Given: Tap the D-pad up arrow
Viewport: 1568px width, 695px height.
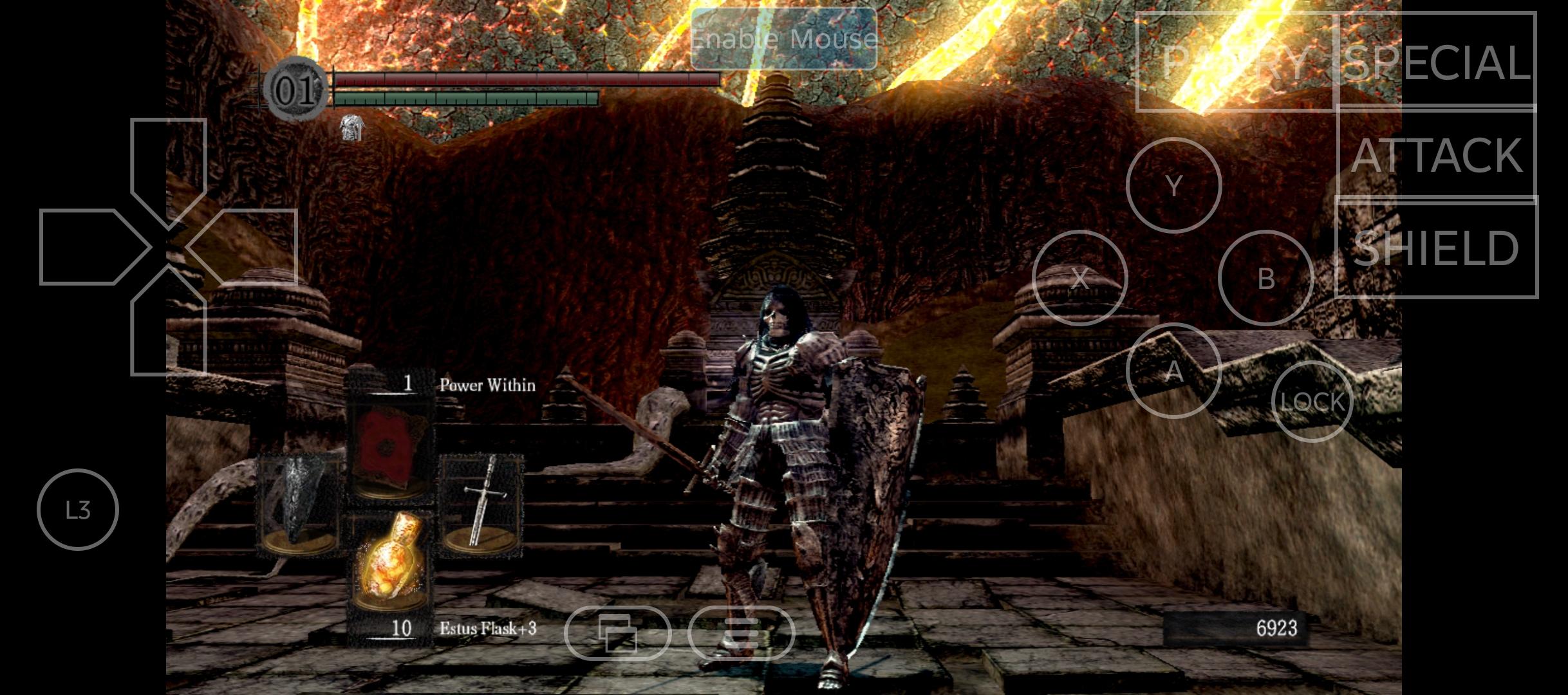Looking at the screenshot, I should (x=169, y=164).
